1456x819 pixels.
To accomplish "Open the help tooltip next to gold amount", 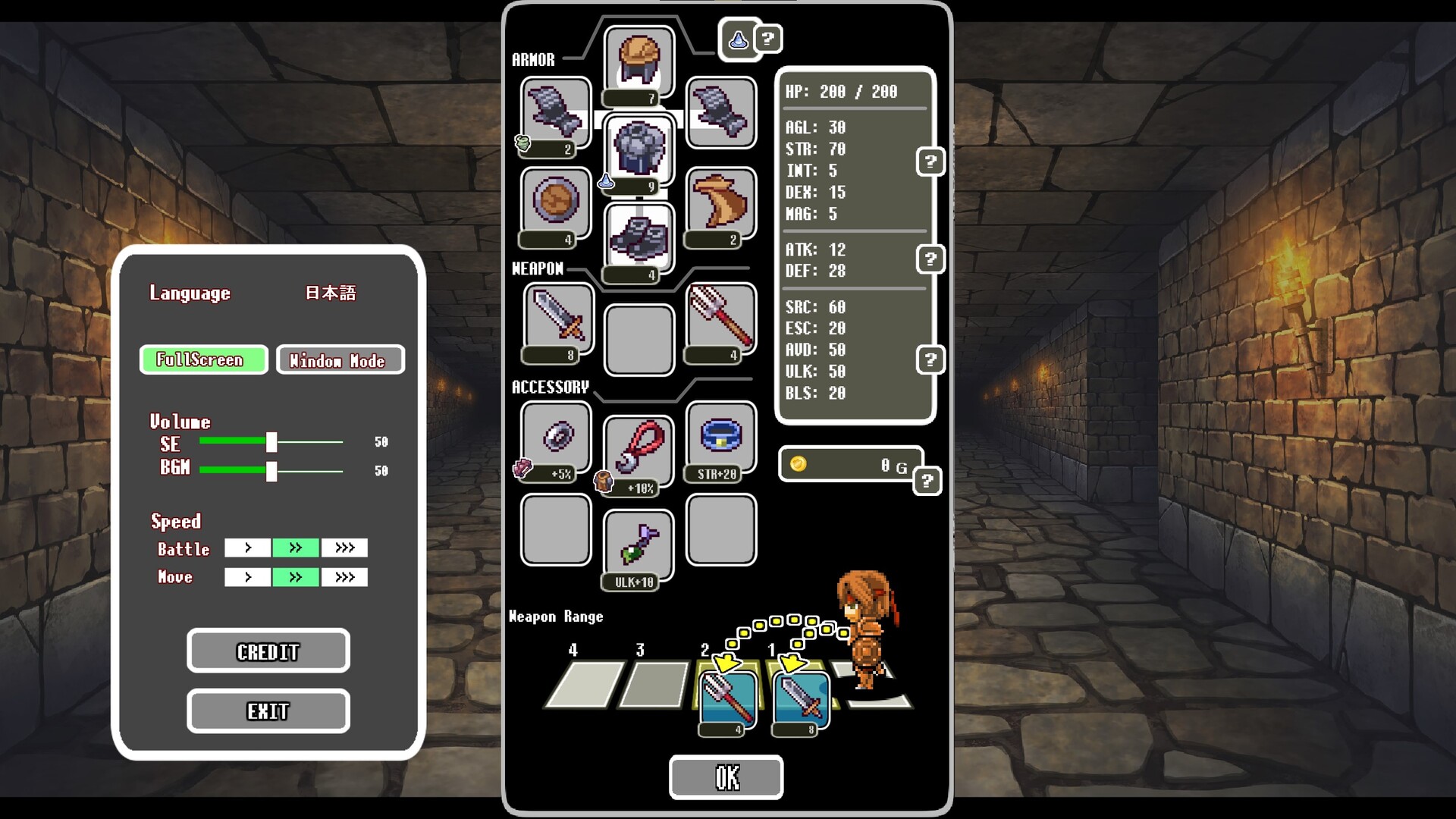I will pyautogui.click(x=927, y=481).
